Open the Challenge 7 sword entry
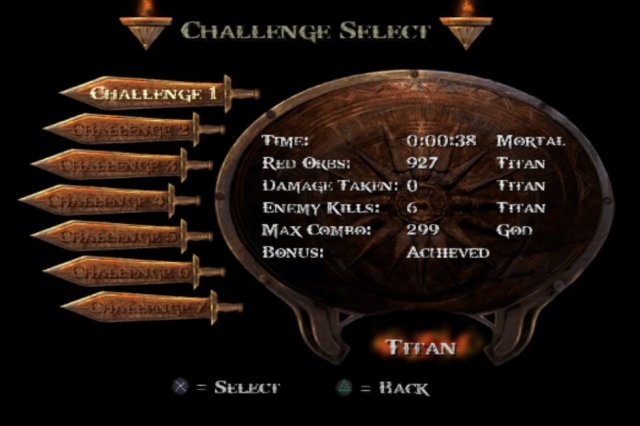The image size is (640, 426). (x=146, y=307)
